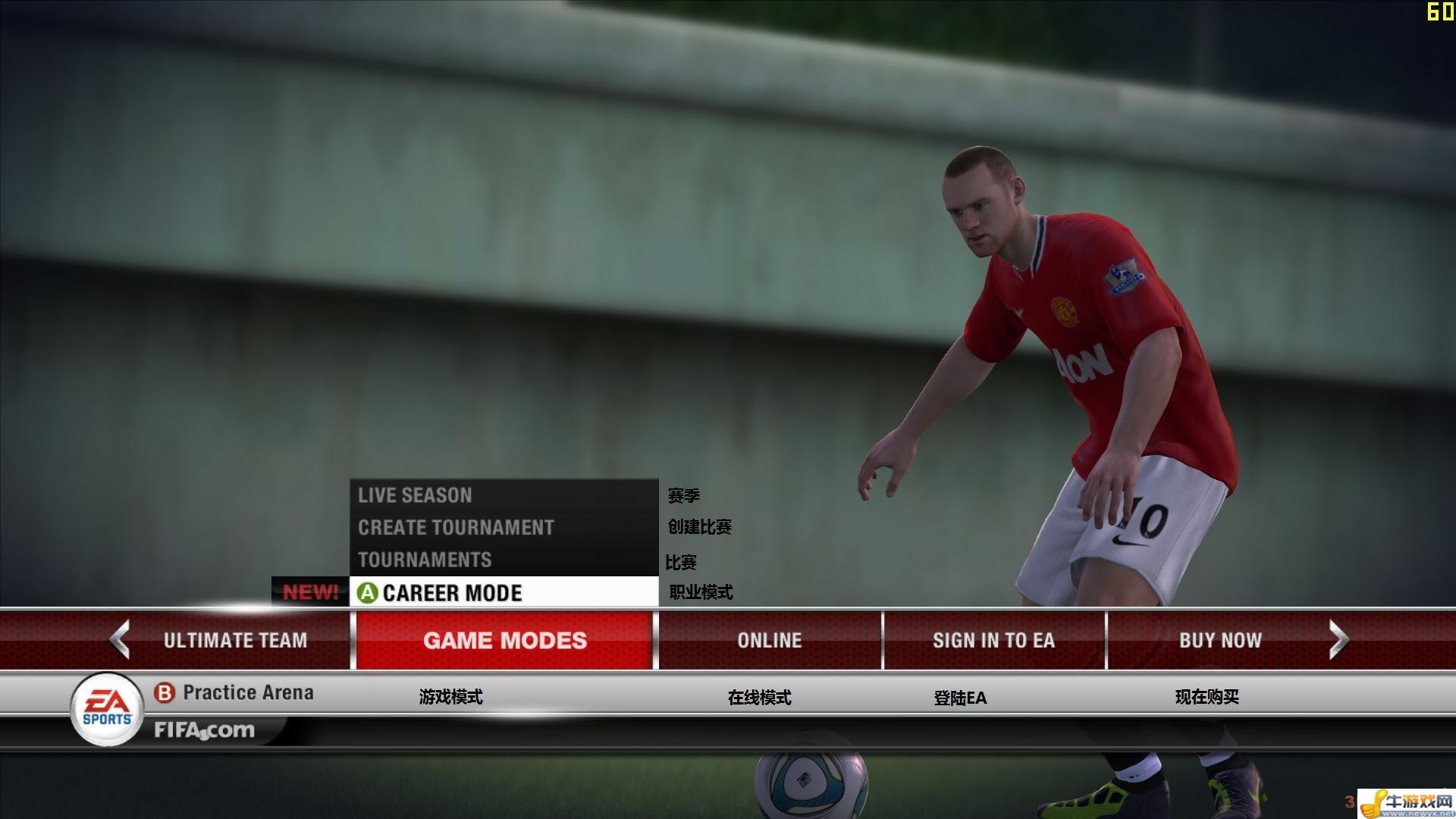Open the Online tab
The image size is (1456, 819).
pyautogui.click(x=769, y=641)
